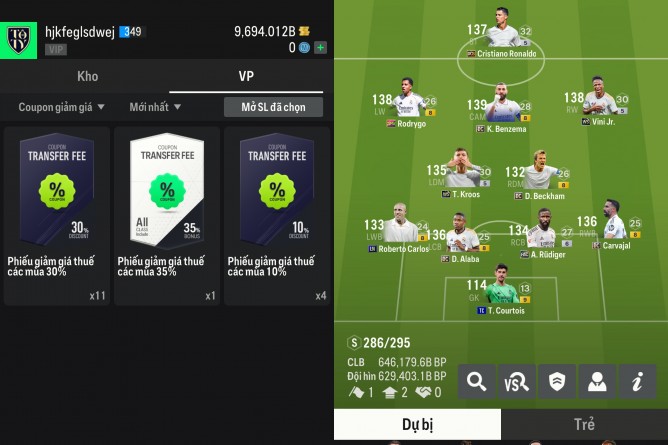
Task: Choose goalkeeper T. Courtois
Action: click(x=500, y=296)
